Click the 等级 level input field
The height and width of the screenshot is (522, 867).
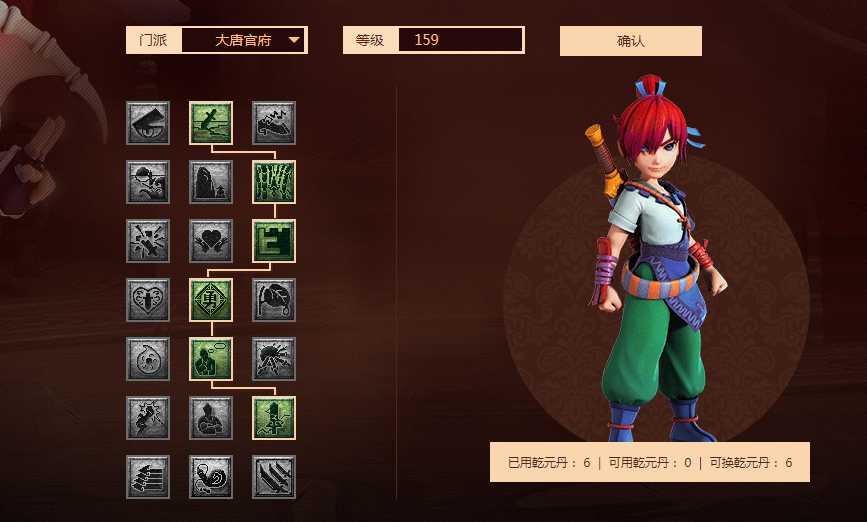[460, 40]
